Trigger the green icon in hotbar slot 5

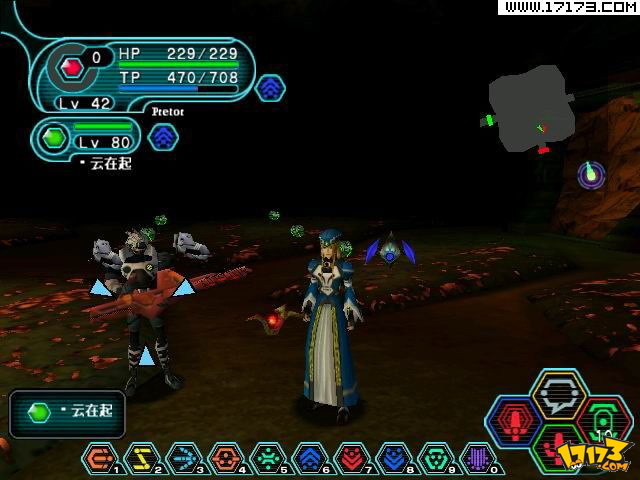click(267, 459)
